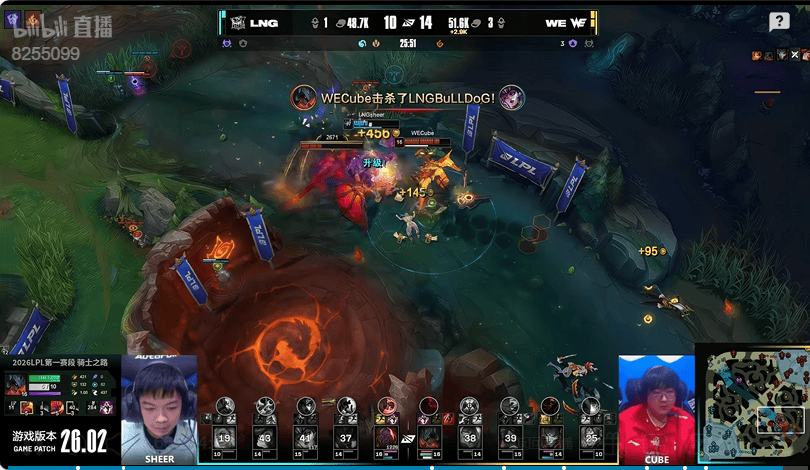Image resolution: width=810 pixels, height=470 pixels.
Task: Select the CUBE player camera feed
Action: 656,409
